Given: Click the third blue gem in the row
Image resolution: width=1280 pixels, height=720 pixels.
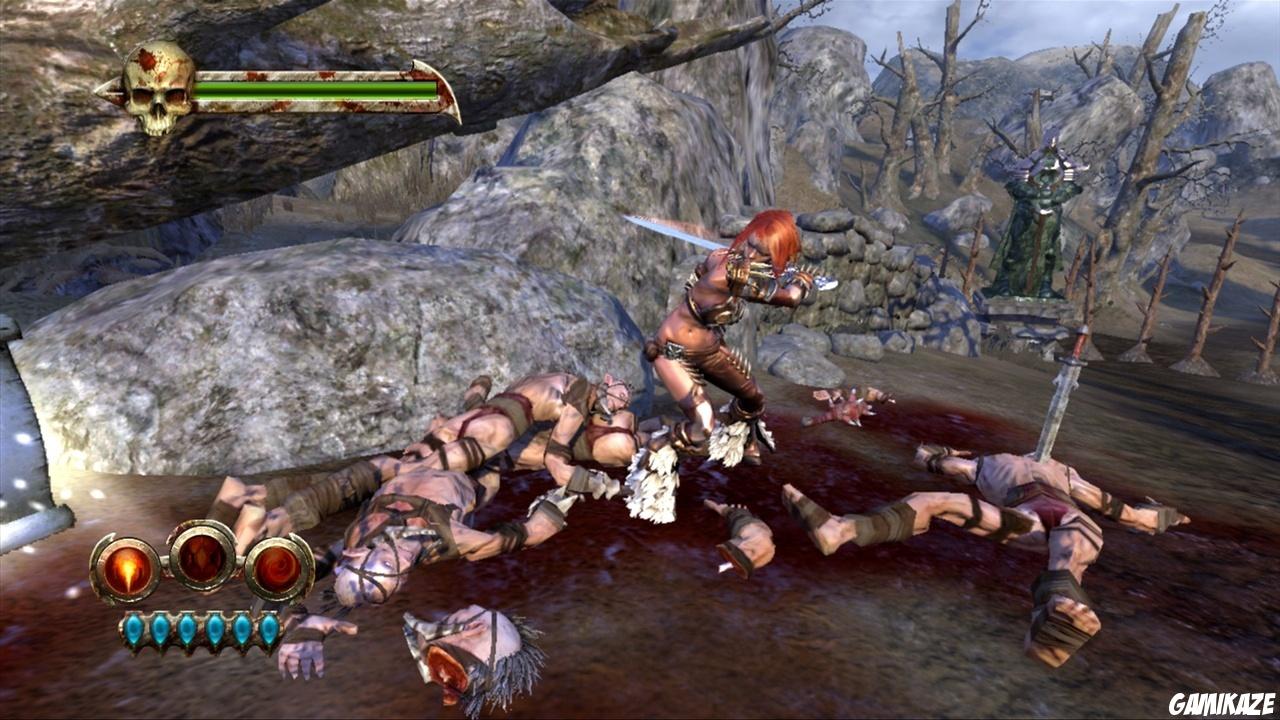Looking at the screenshot, I should click(x=185, y=628).
